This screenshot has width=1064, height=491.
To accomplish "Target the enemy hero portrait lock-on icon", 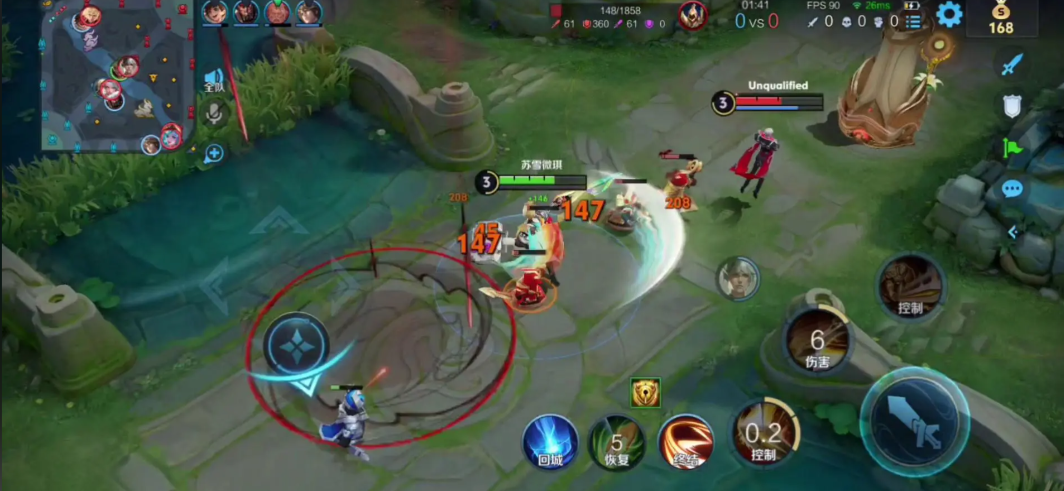I will (x=738, y=278).
